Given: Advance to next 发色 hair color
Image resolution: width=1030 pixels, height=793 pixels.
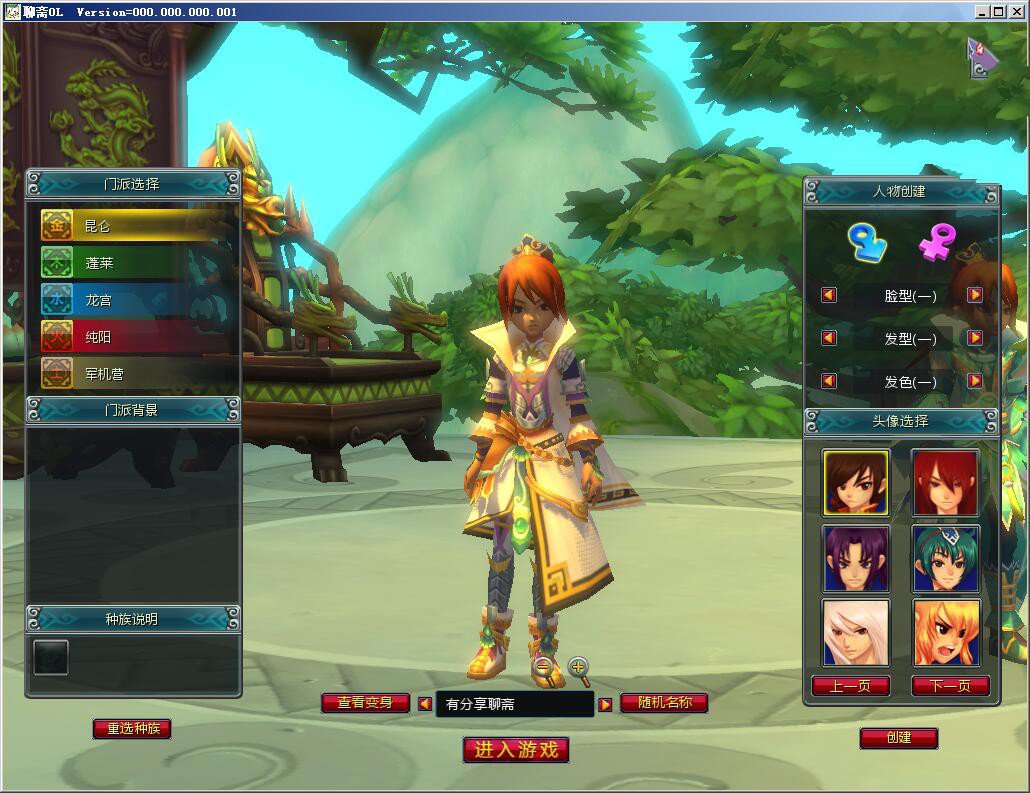Looking at the screenshot, I should tap(975, 381).
